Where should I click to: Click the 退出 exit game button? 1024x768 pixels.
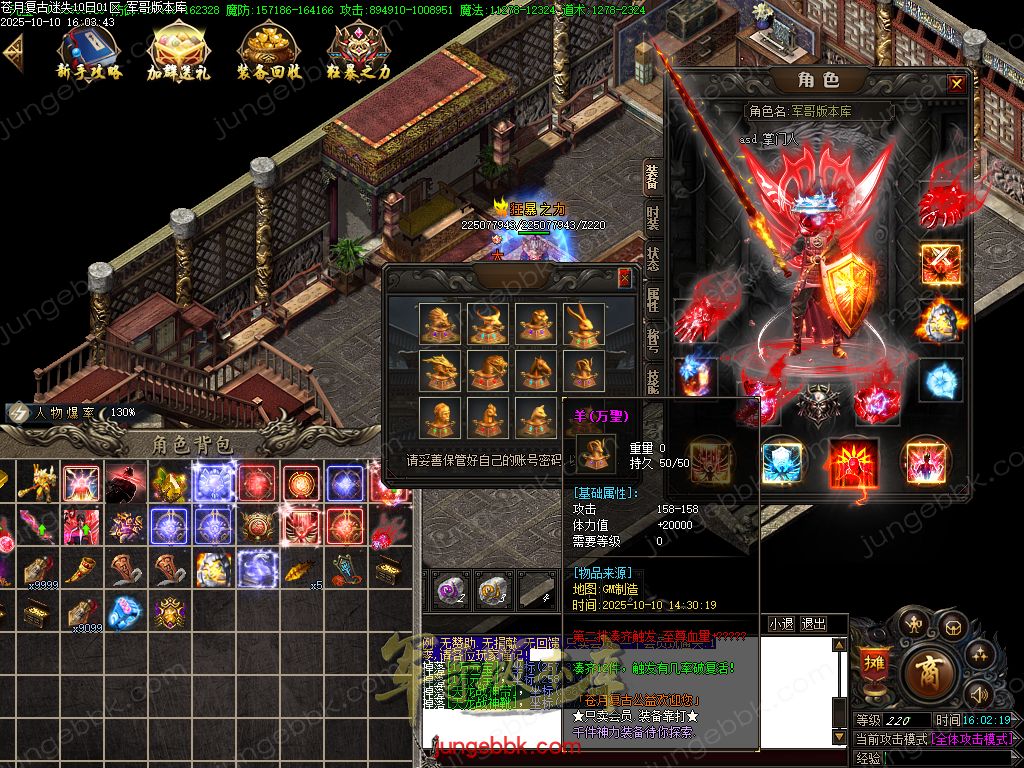coord(814,624)
